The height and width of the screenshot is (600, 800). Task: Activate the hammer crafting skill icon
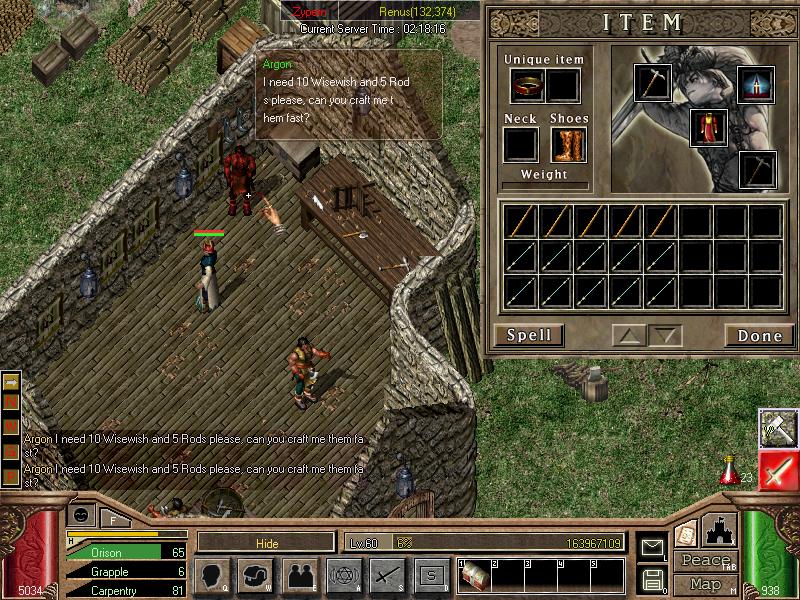pos(777,428)
